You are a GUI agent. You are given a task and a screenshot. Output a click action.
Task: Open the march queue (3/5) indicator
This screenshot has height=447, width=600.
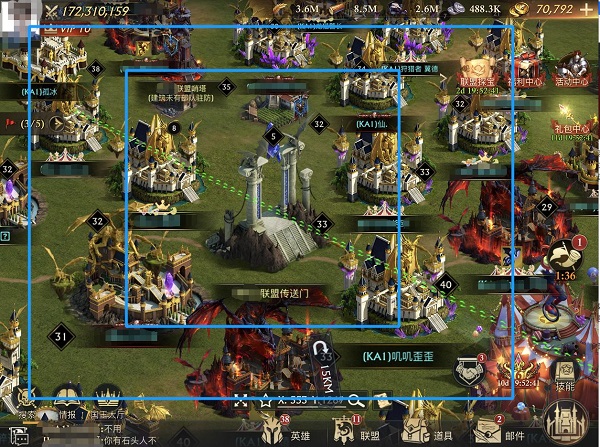pyautogui.click(x=30, y=123)
